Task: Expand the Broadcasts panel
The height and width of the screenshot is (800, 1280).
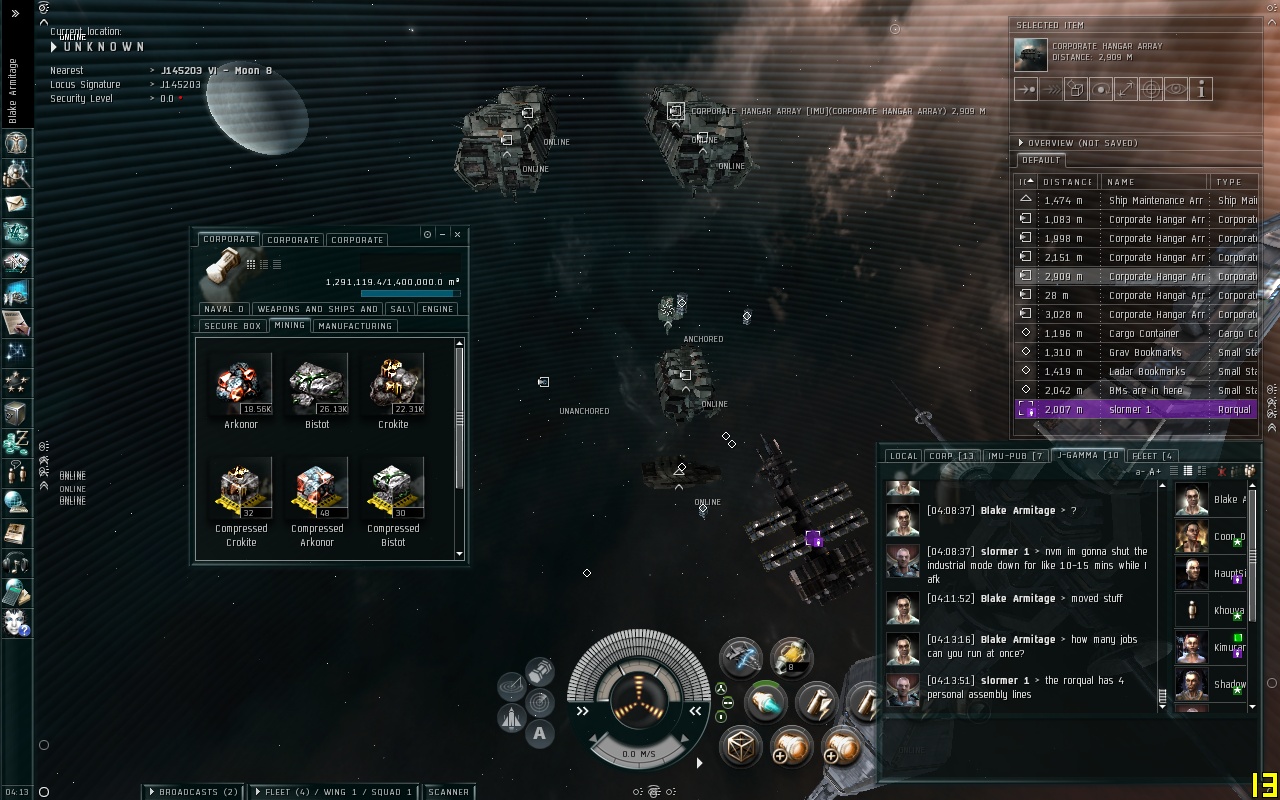Action: pyautogui.click(x=193, y=792)
